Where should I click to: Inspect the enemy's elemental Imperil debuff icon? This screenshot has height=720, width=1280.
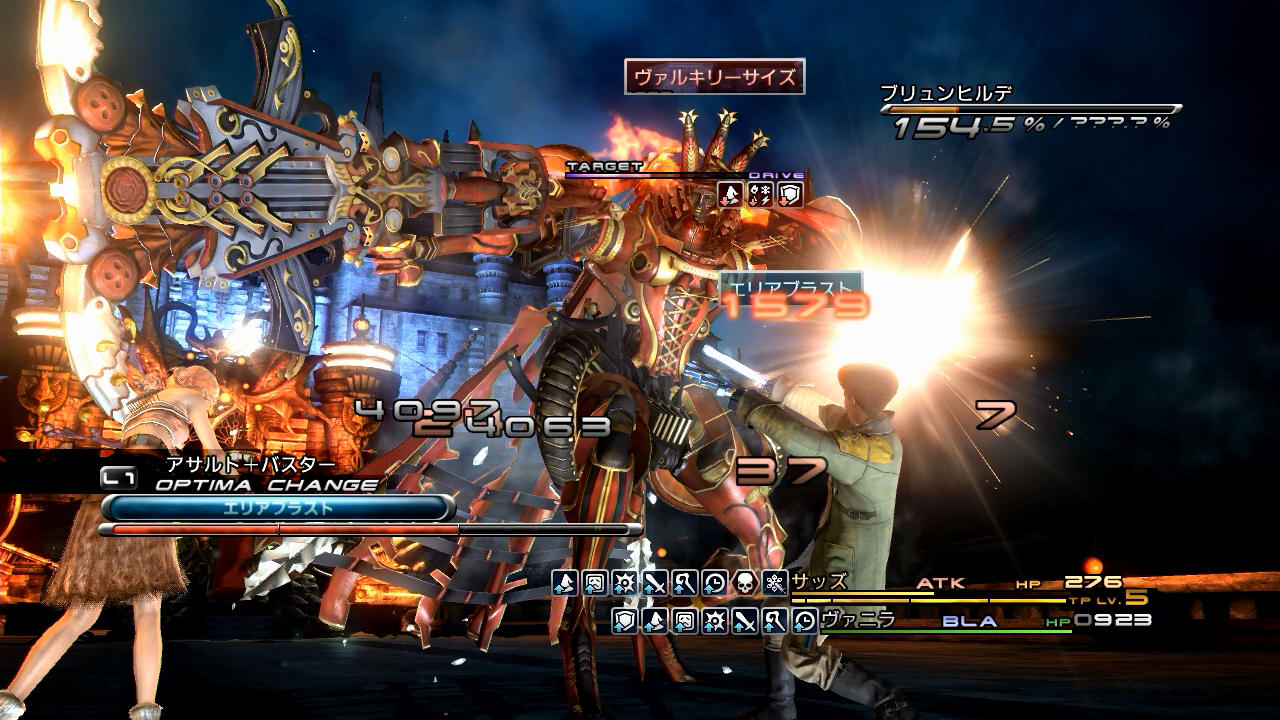coord(760,195)
